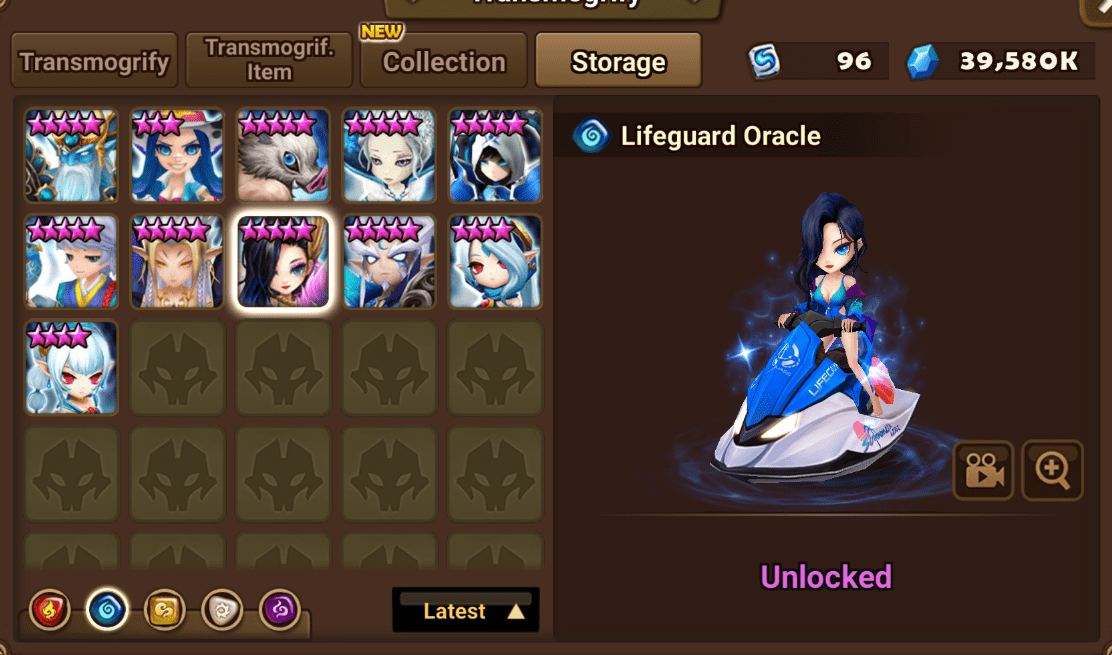Choose the blonde elf skin thumbnail
Viewport: 1112px width, 655px height.
[x=177, y=262]
